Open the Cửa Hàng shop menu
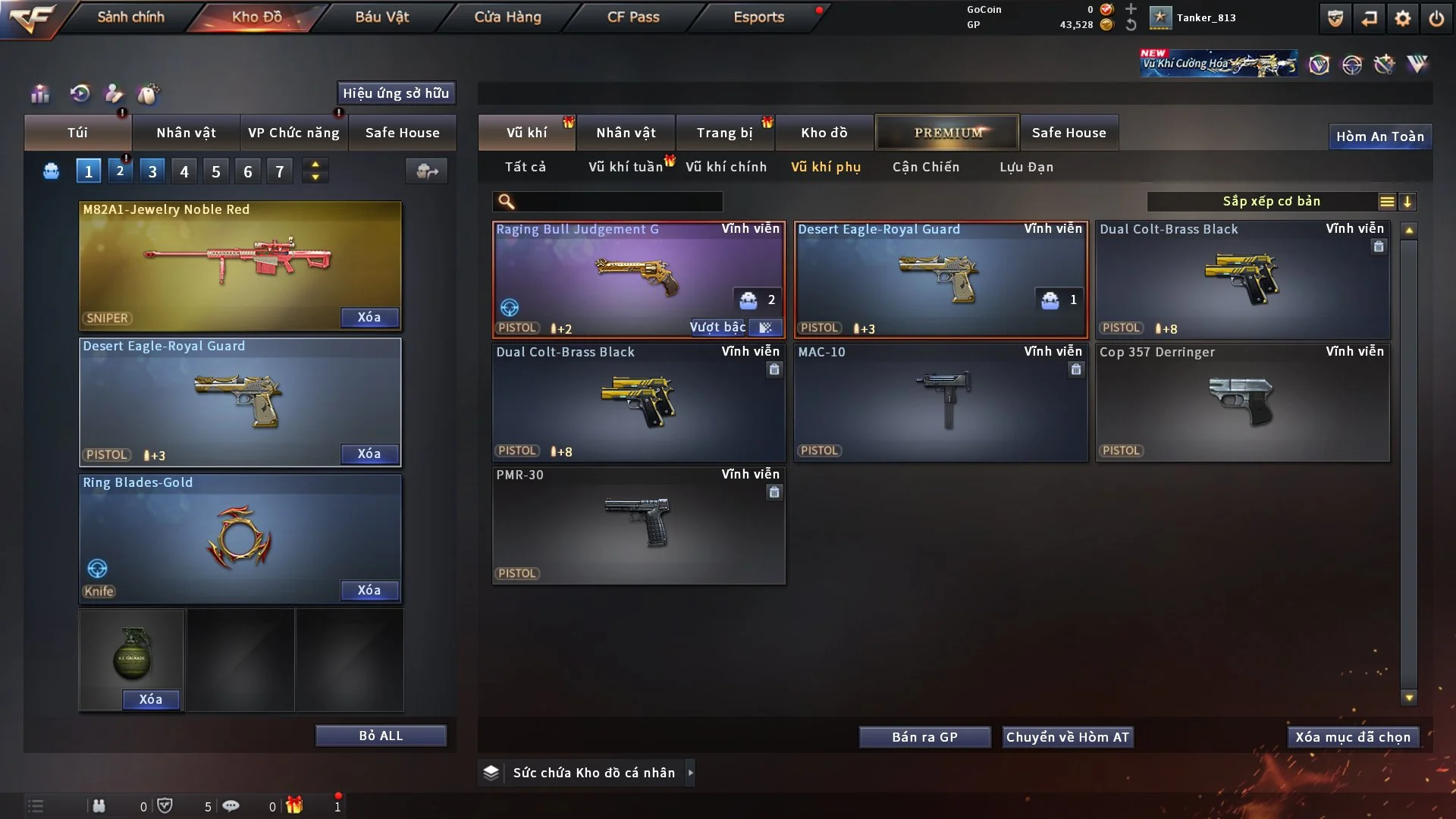Screen dimensions: 1456x819 click(507, 17)
